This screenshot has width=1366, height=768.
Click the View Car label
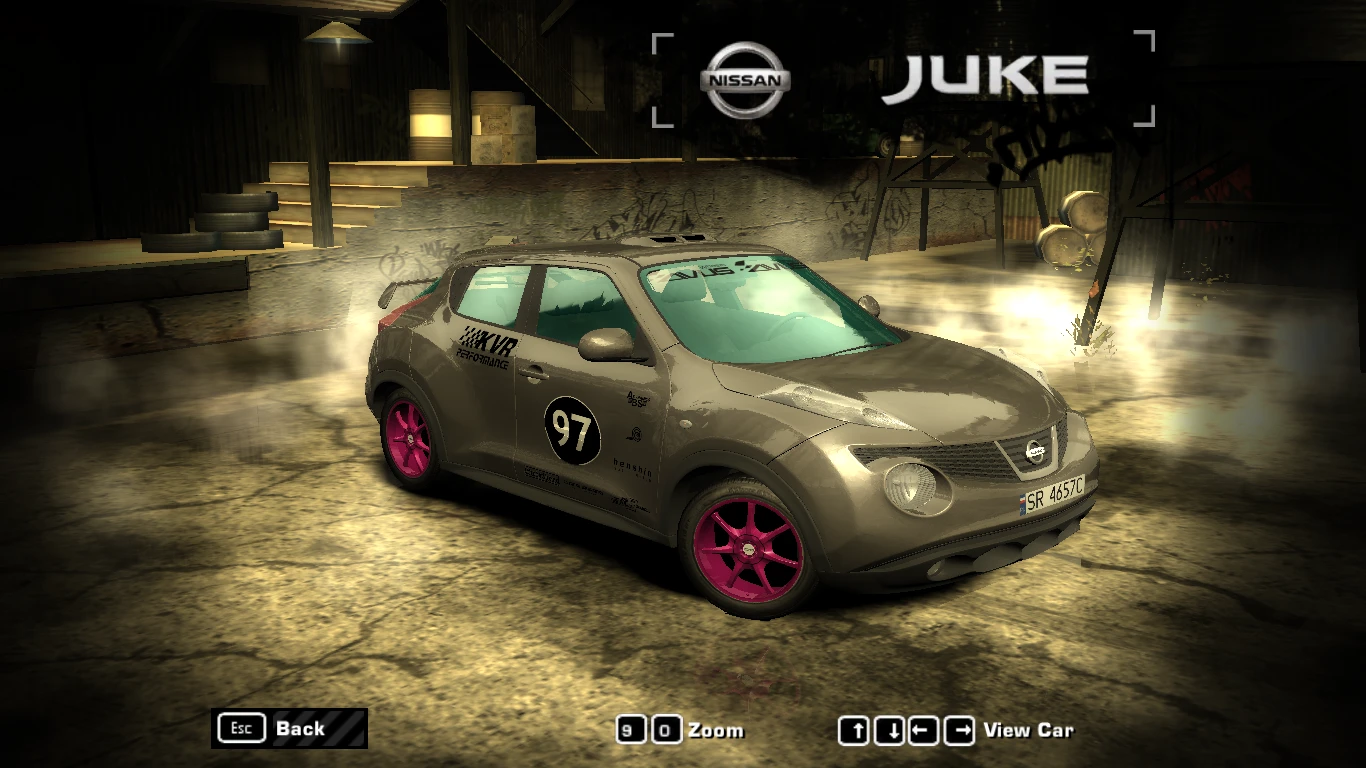pyautogui.click(x=1029, y=730)
